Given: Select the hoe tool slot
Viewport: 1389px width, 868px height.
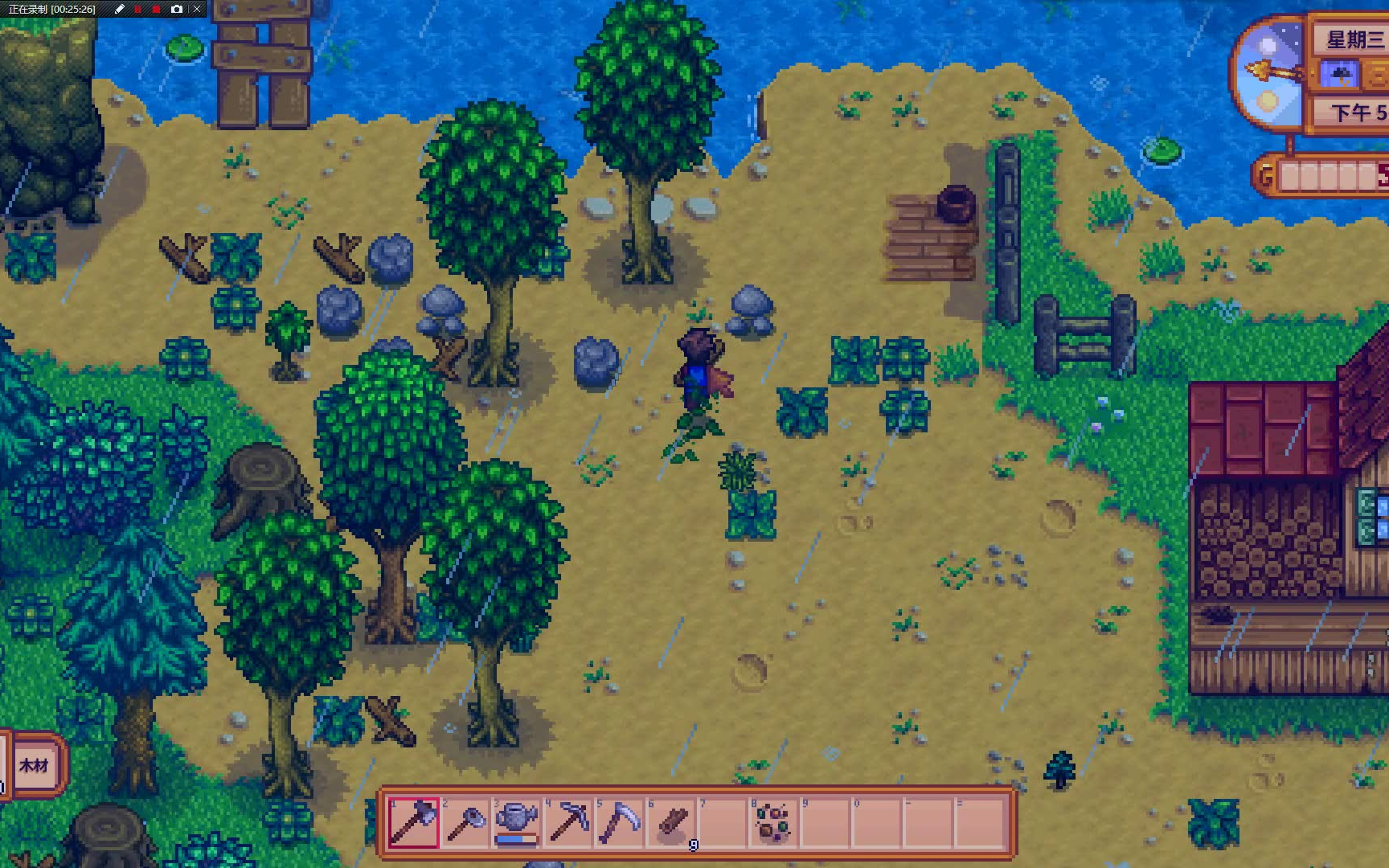Looking at the screenshot, I should (x=465, y=823).
